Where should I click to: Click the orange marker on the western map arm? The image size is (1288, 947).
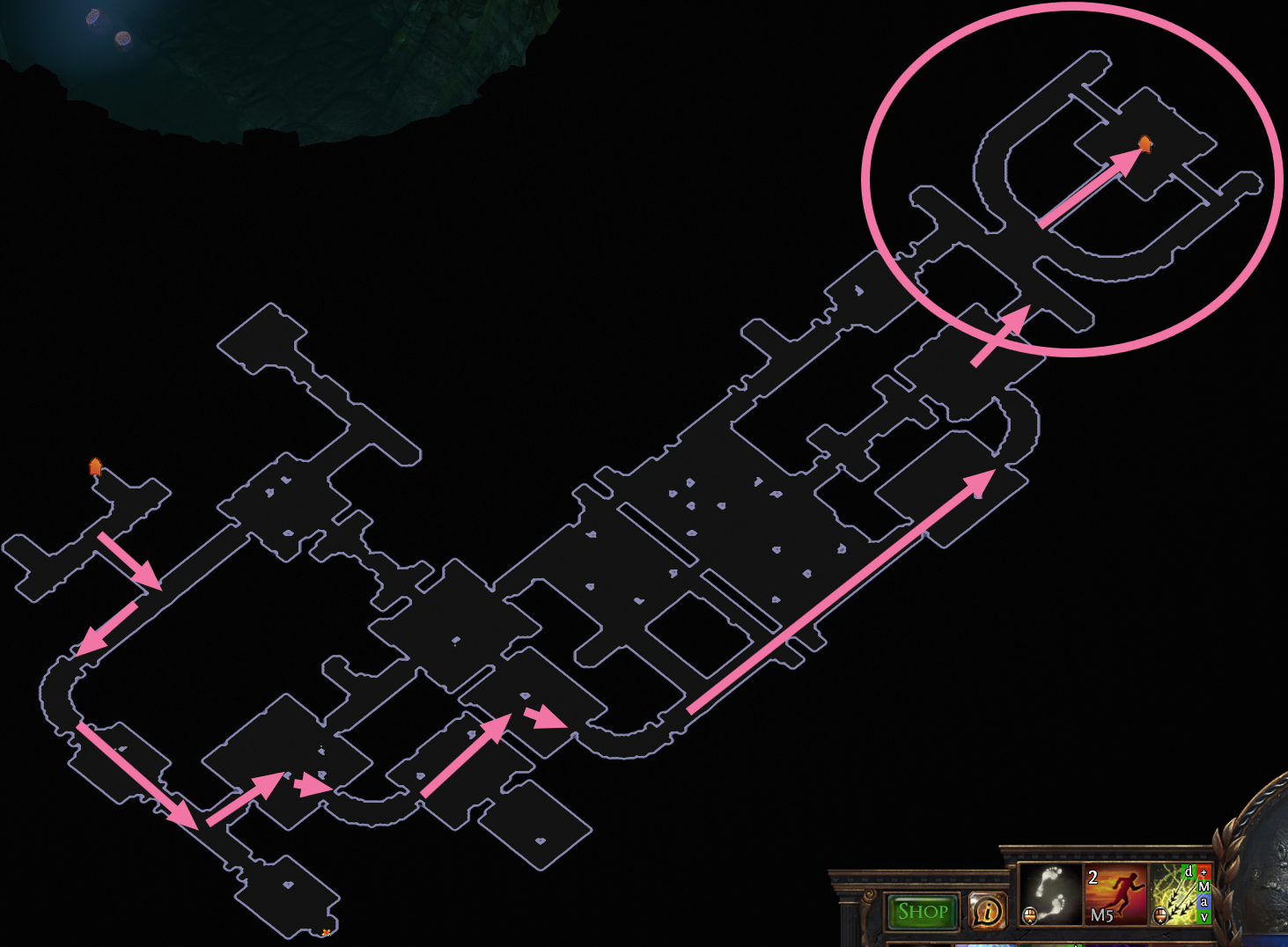[x=94, y=467]
